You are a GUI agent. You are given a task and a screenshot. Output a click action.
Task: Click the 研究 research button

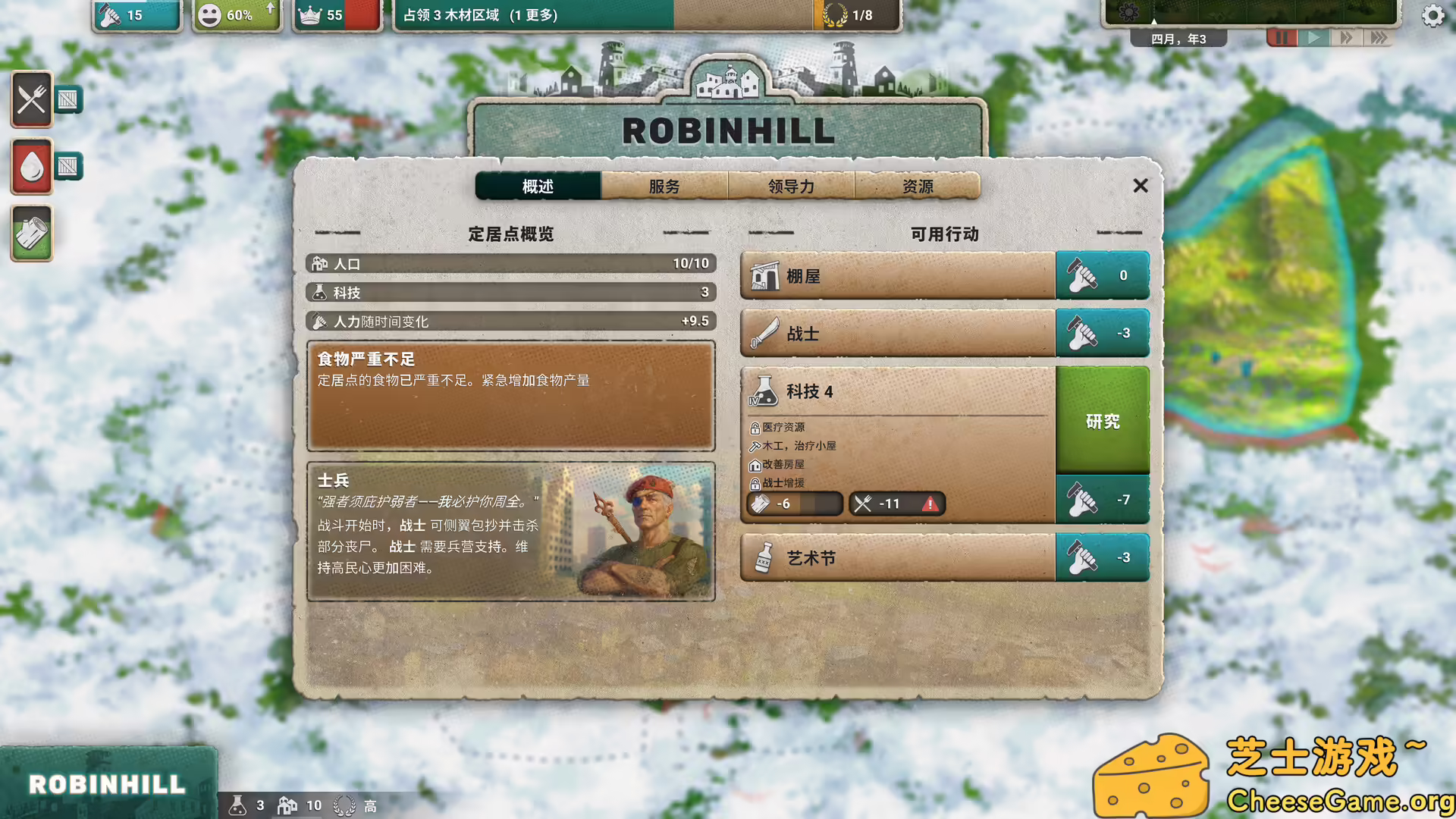pos(1103,422)
